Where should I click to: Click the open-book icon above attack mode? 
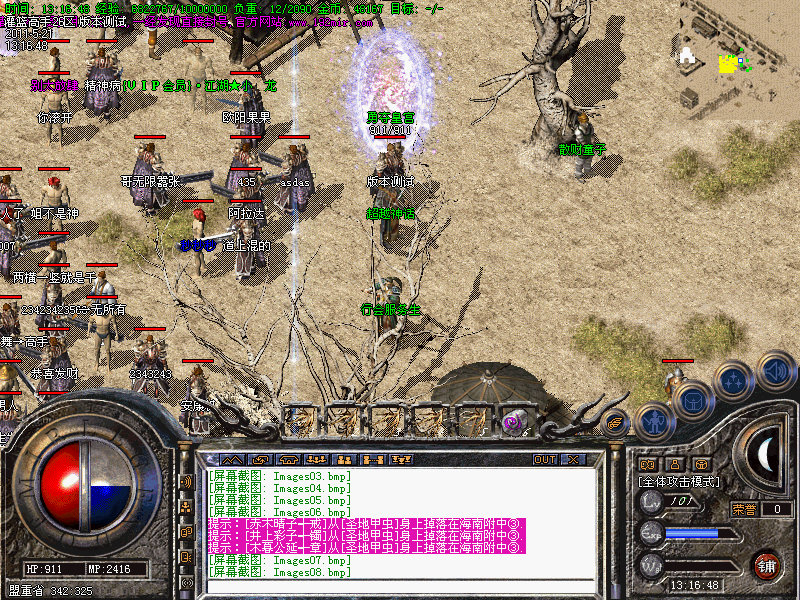(x=647, y=464)
